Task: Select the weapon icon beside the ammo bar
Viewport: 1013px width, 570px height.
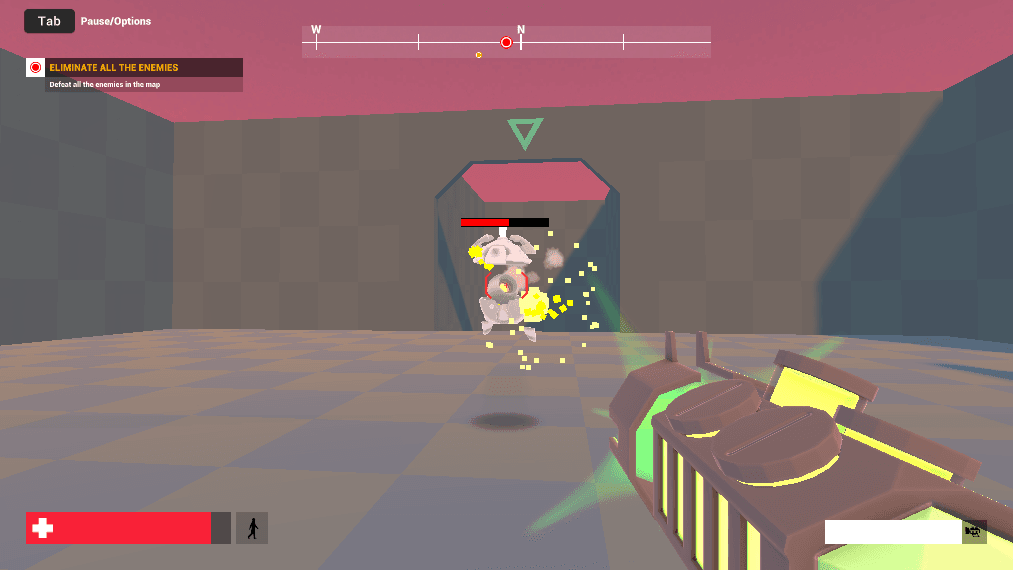Action: [974, 532]
